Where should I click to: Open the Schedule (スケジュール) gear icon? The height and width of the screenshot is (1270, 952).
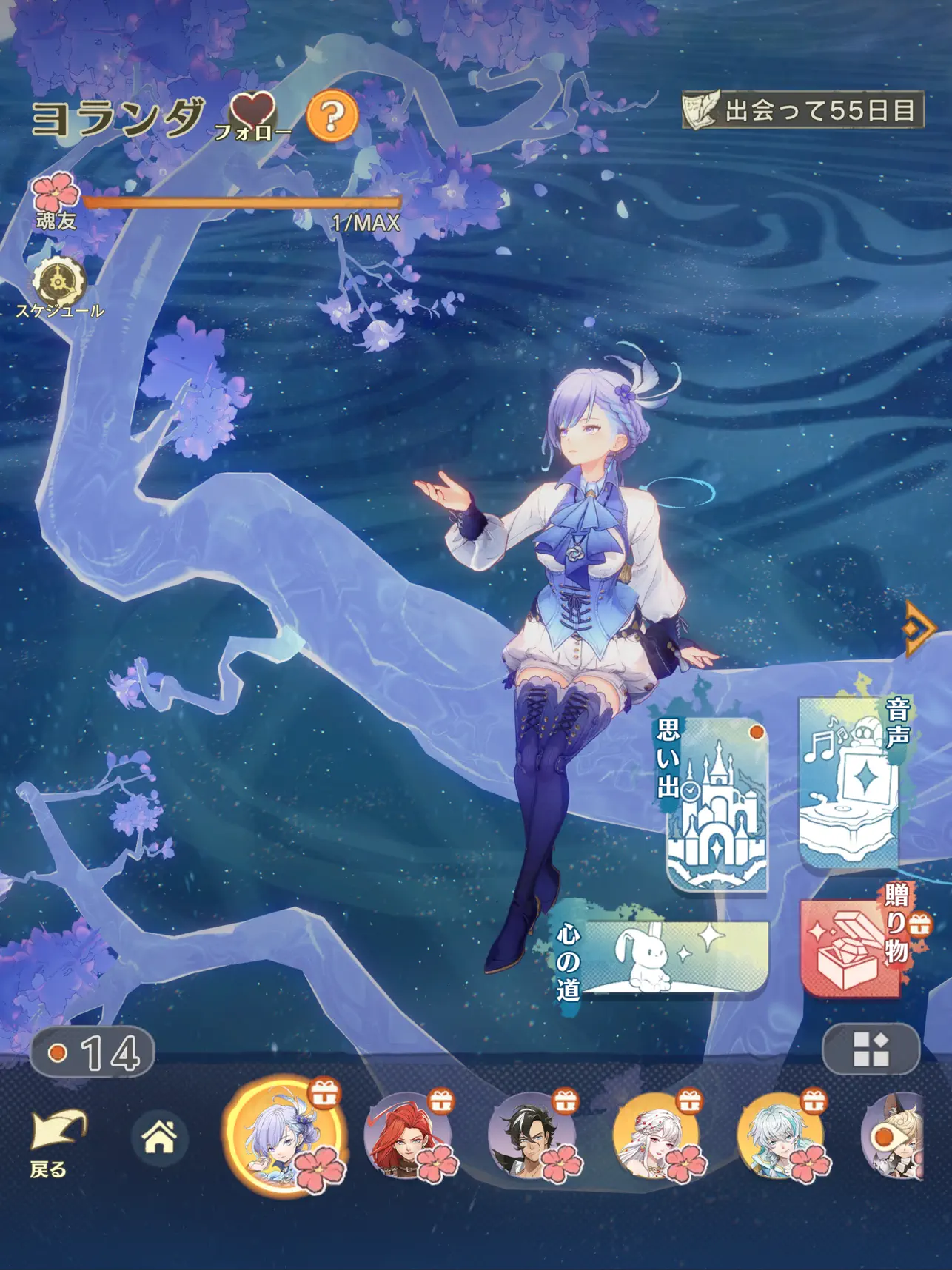coord(58,284)
